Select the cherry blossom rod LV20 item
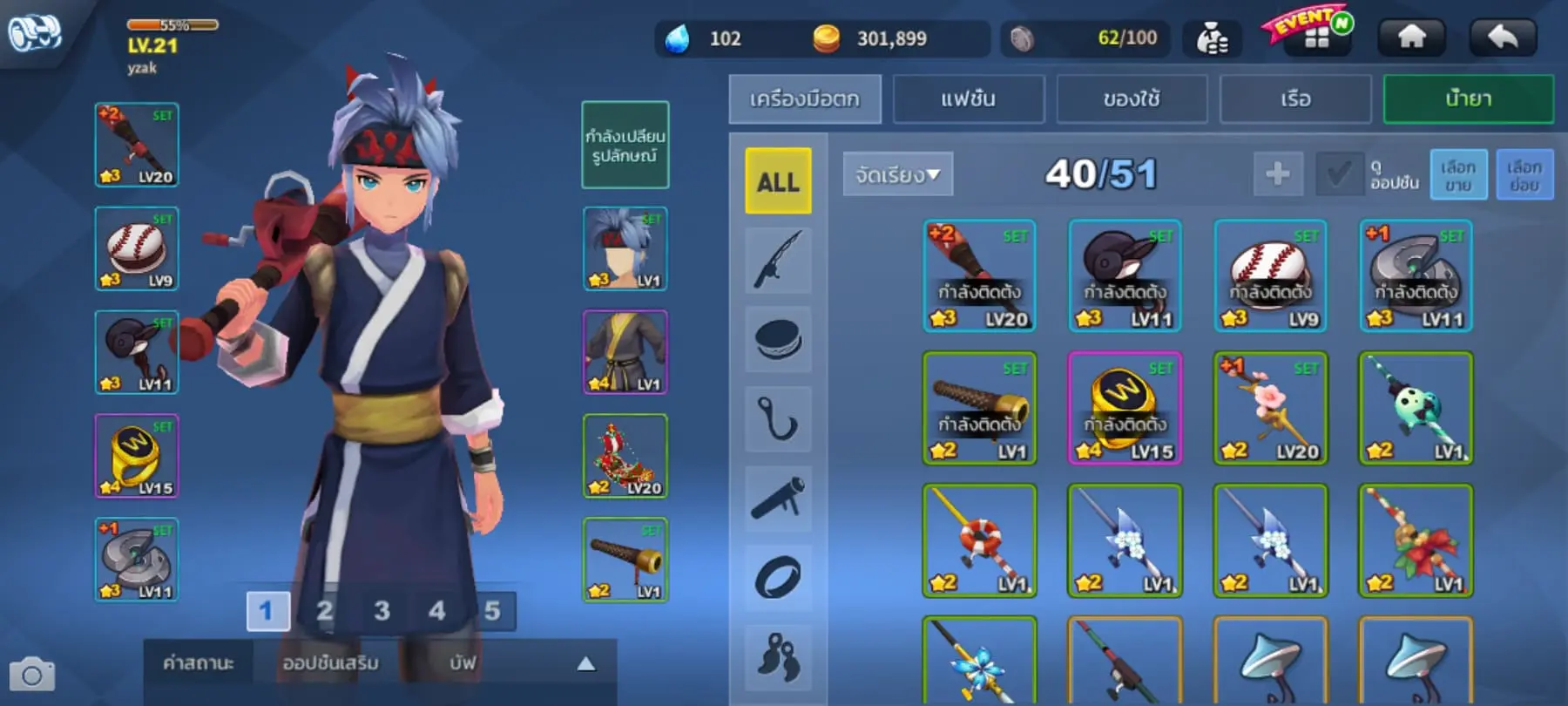The image size is (1568, 706). coord(1270,408)
